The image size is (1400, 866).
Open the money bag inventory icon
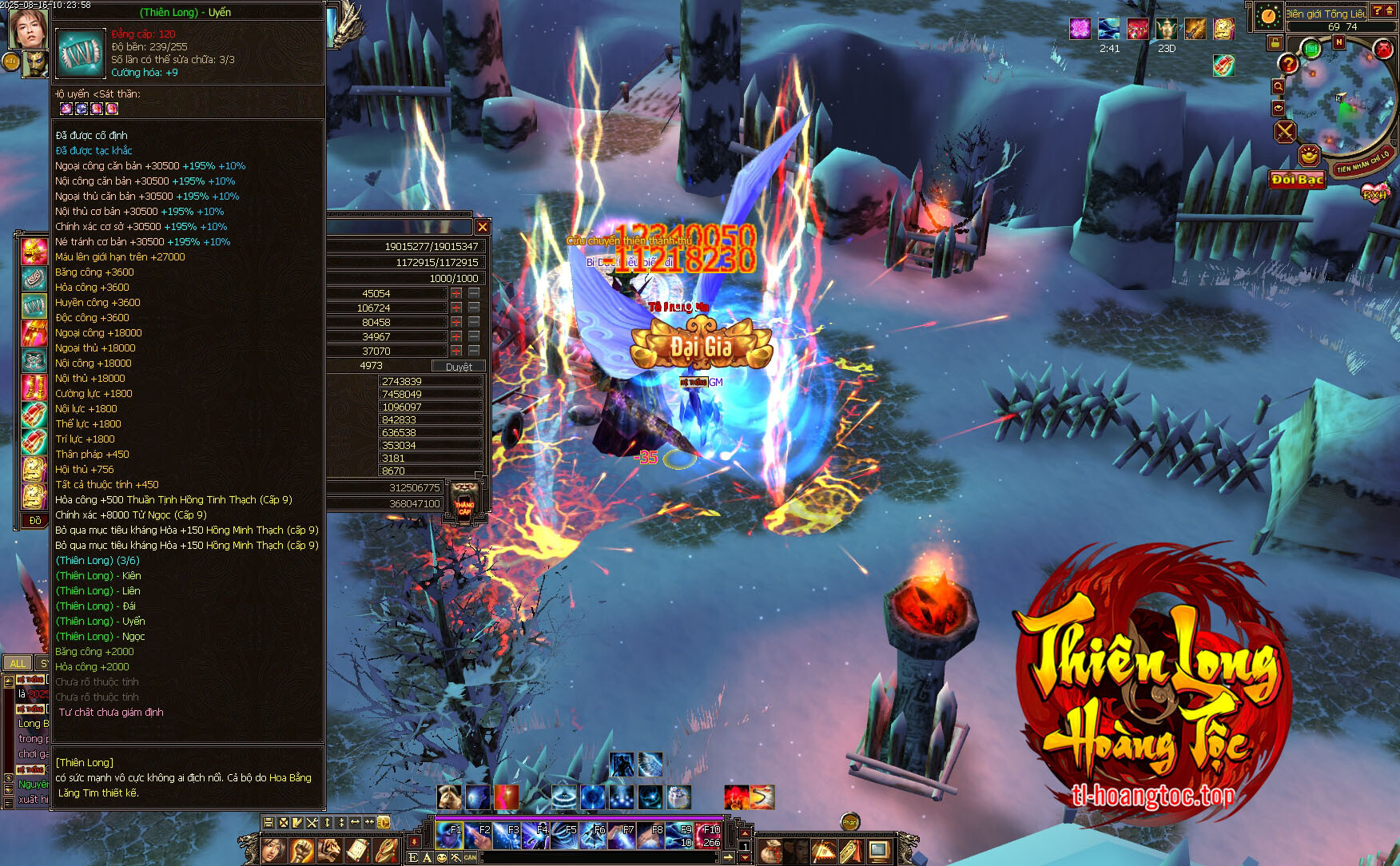click(771, 851)
